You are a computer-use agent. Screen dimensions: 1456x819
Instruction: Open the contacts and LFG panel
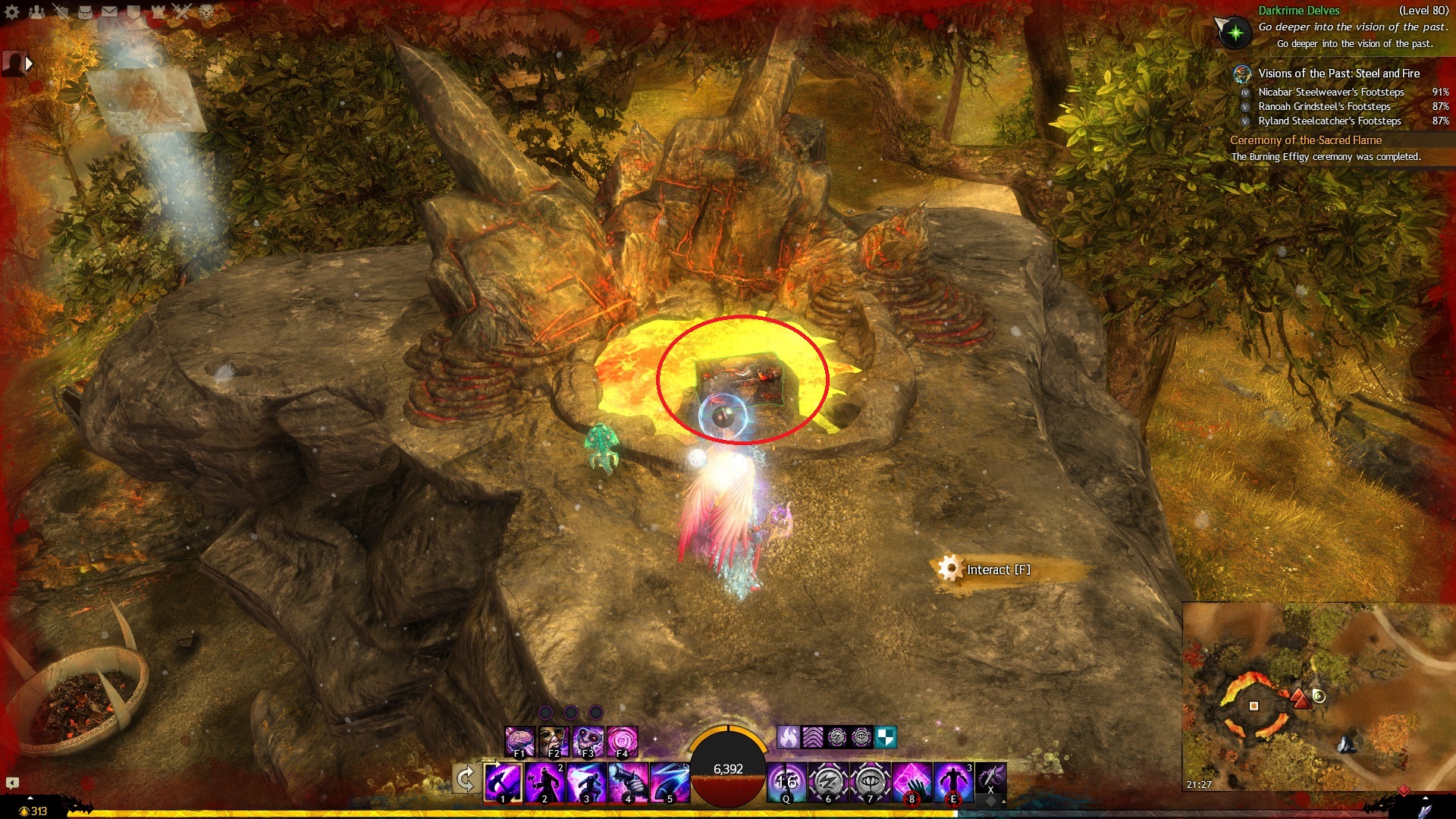point(36,11)
